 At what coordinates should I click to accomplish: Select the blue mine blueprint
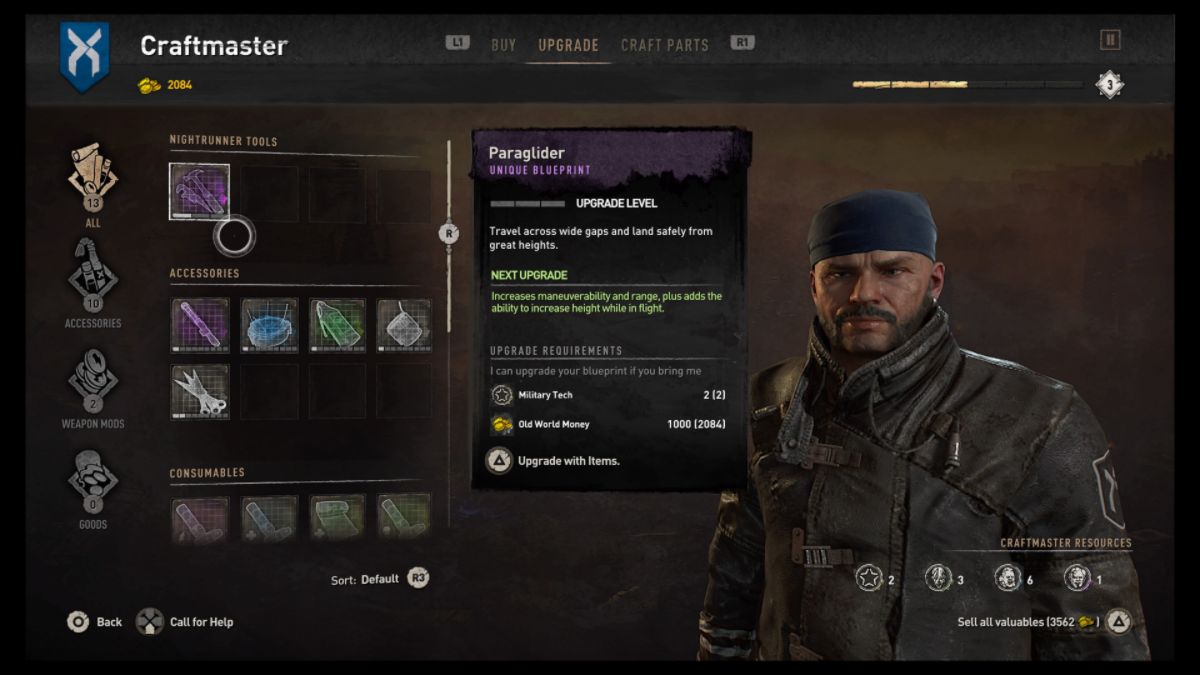pyautogui.click(x=269, y=325)
